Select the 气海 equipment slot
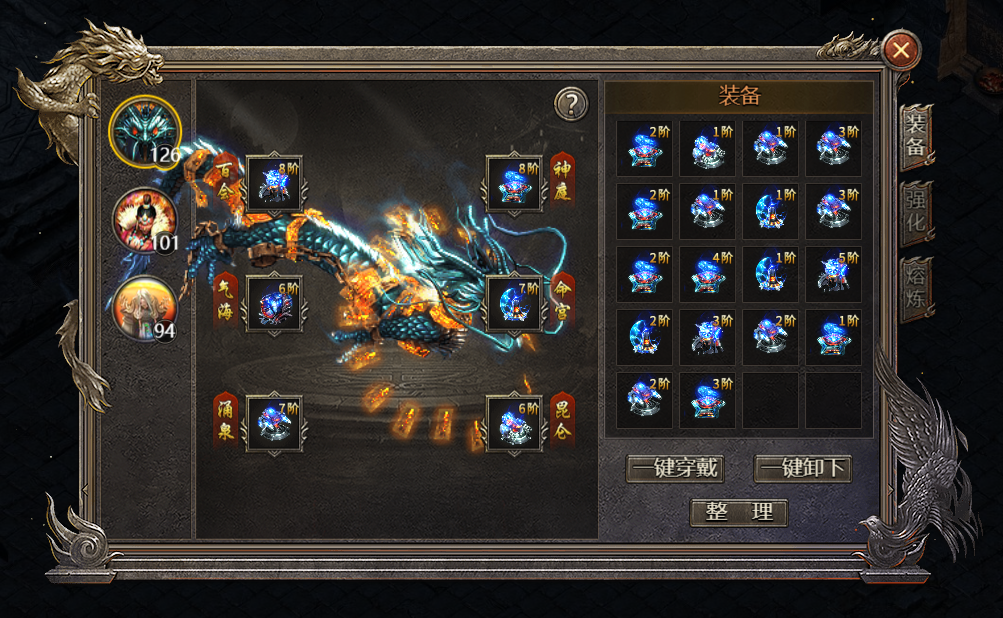Screen dimensions: 1003x618 point(274,304)
